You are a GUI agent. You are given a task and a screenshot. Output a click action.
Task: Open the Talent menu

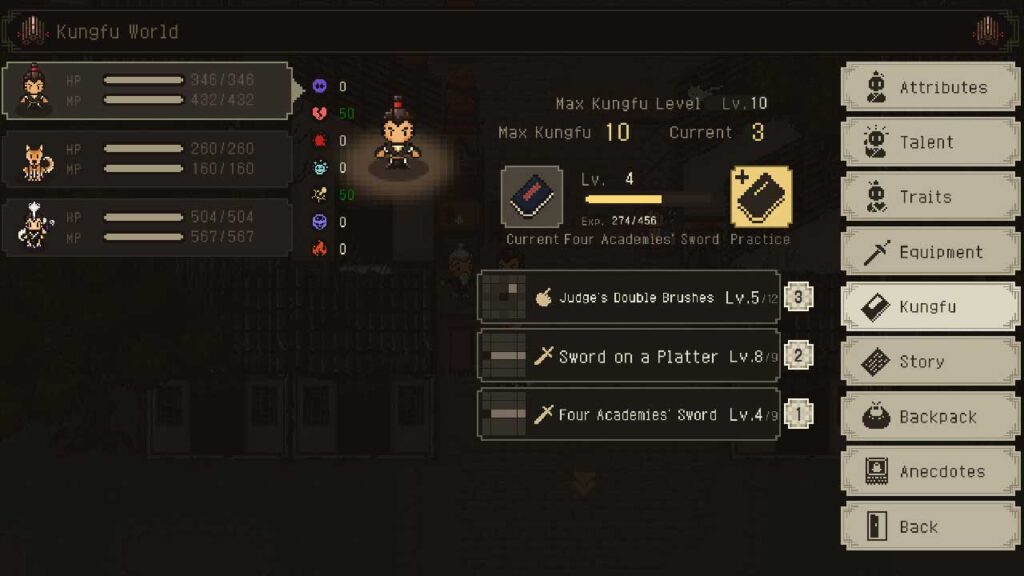tap(930, 142)
